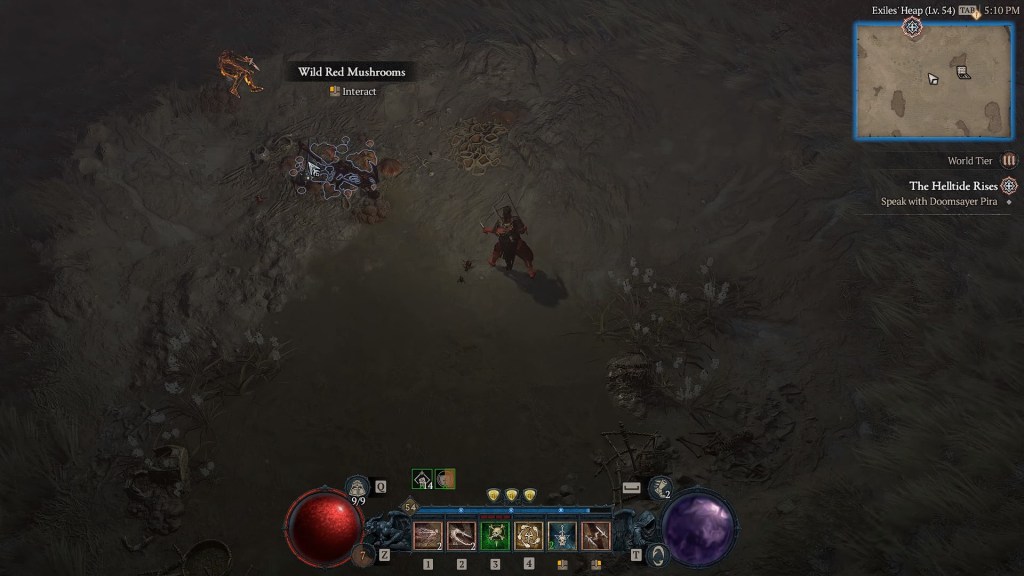Inspect the orange-tinted buff icon
The width and height of the screenshot is (1024, 576).
(x=445, y=480)
